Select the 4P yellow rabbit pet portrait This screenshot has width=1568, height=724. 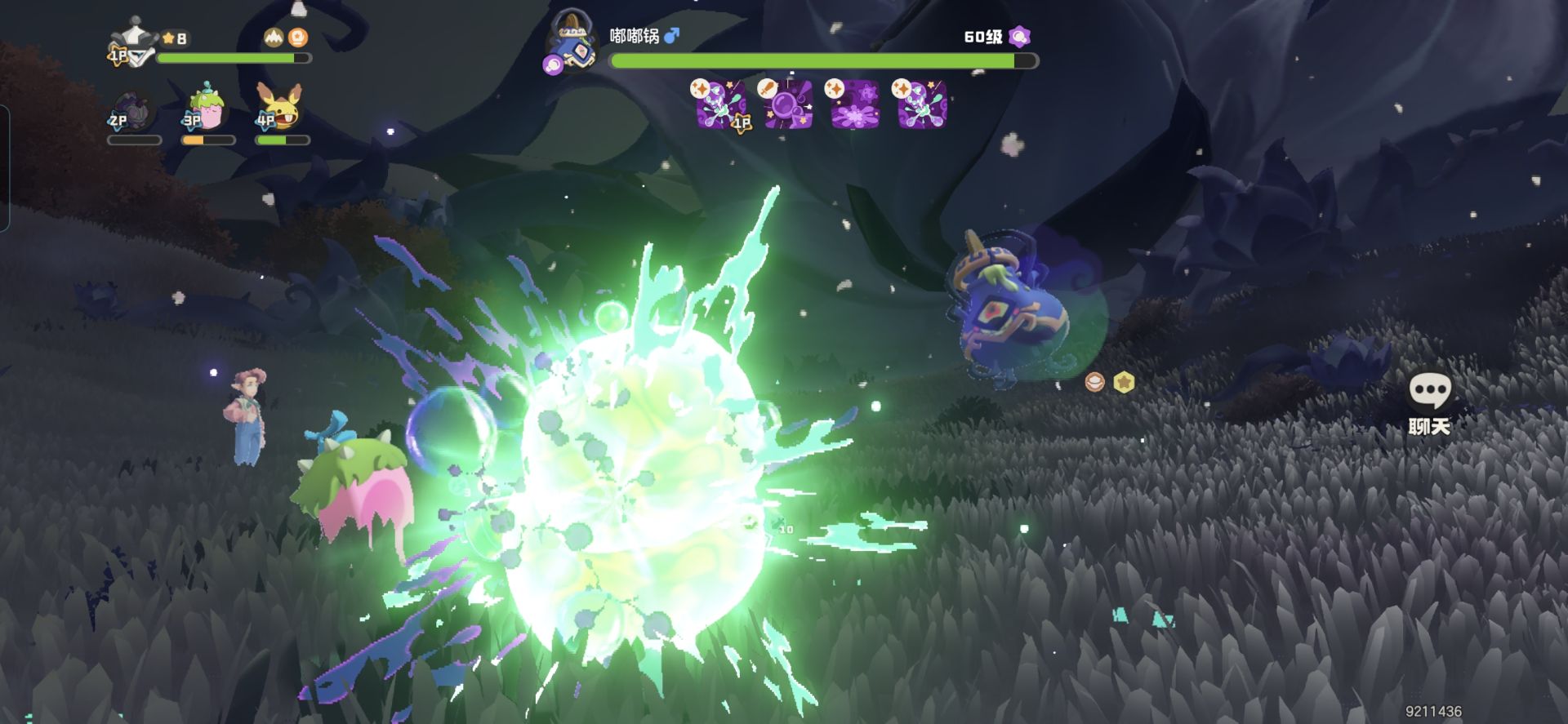click(280, 109)
